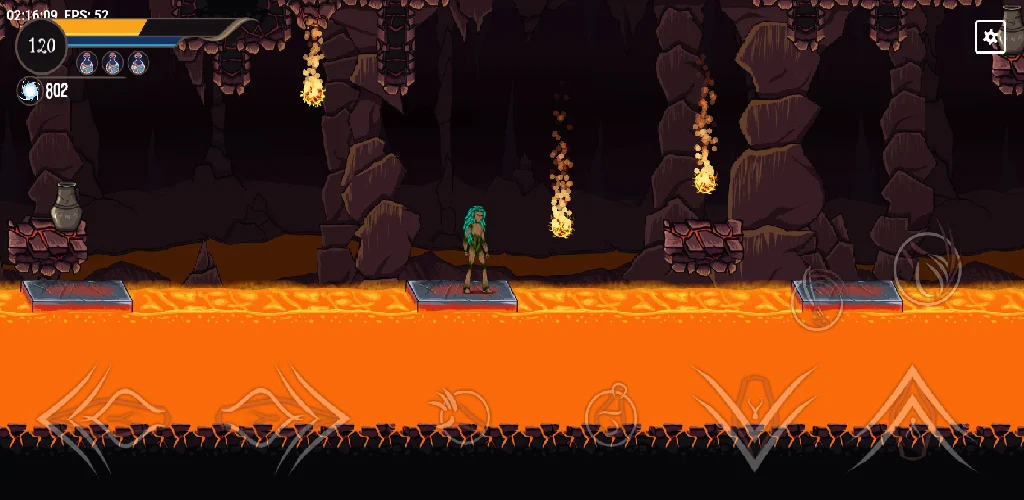Tap the upward-pointing jump arrow

[x=910, y=410]
